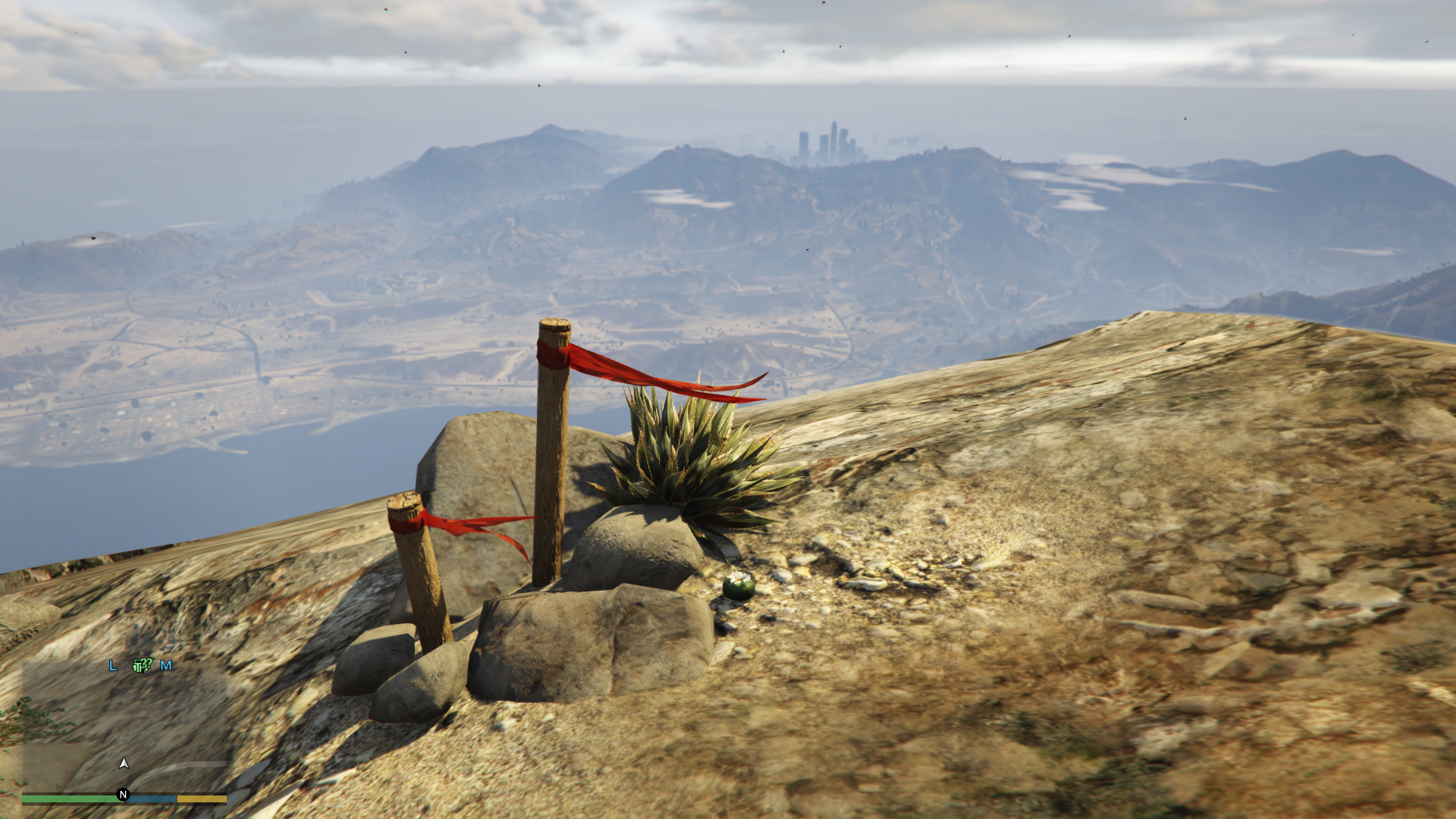Click the blue L blip on the minimap

coord(113,665)
